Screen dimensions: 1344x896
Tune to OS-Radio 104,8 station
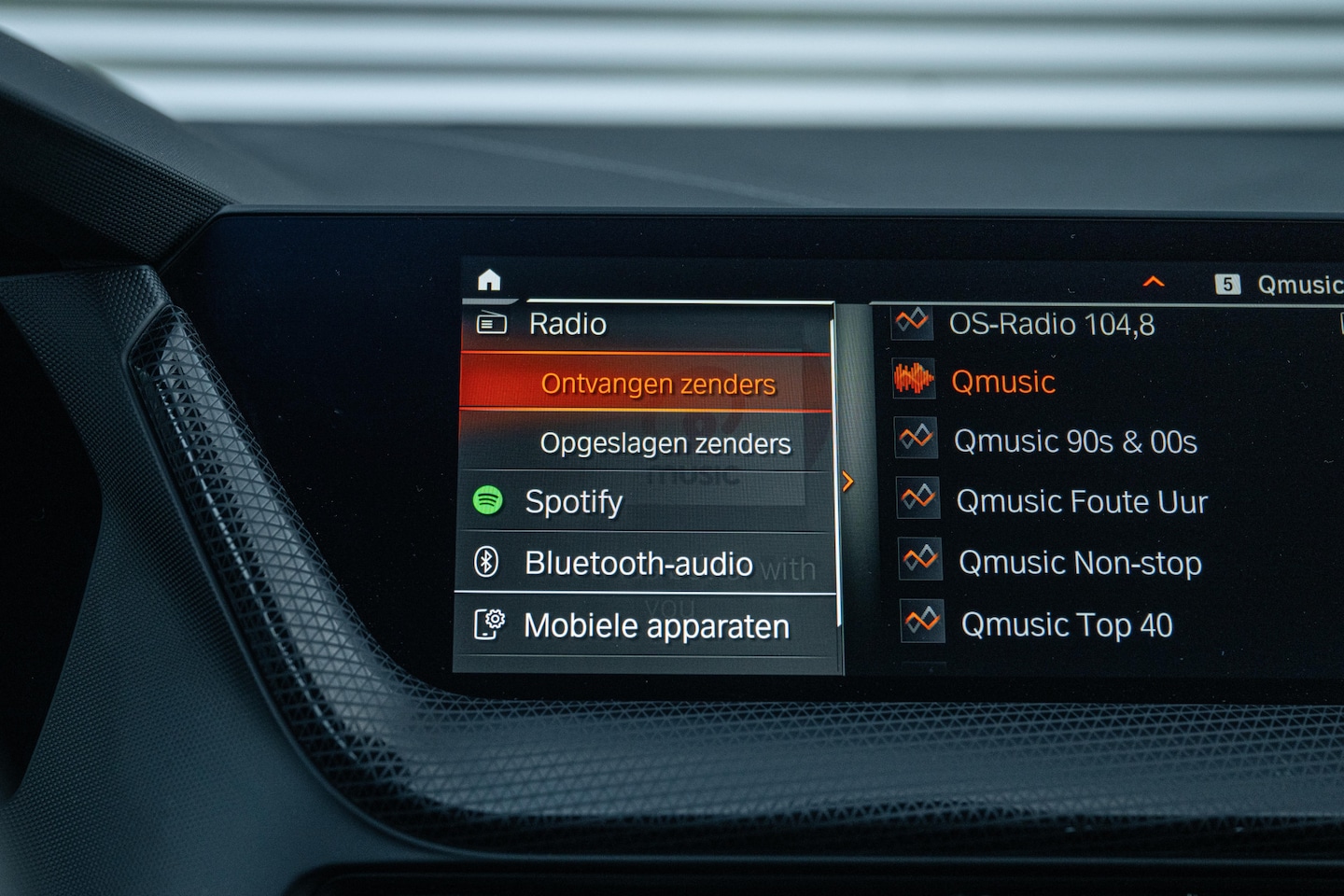[1051, 325]
